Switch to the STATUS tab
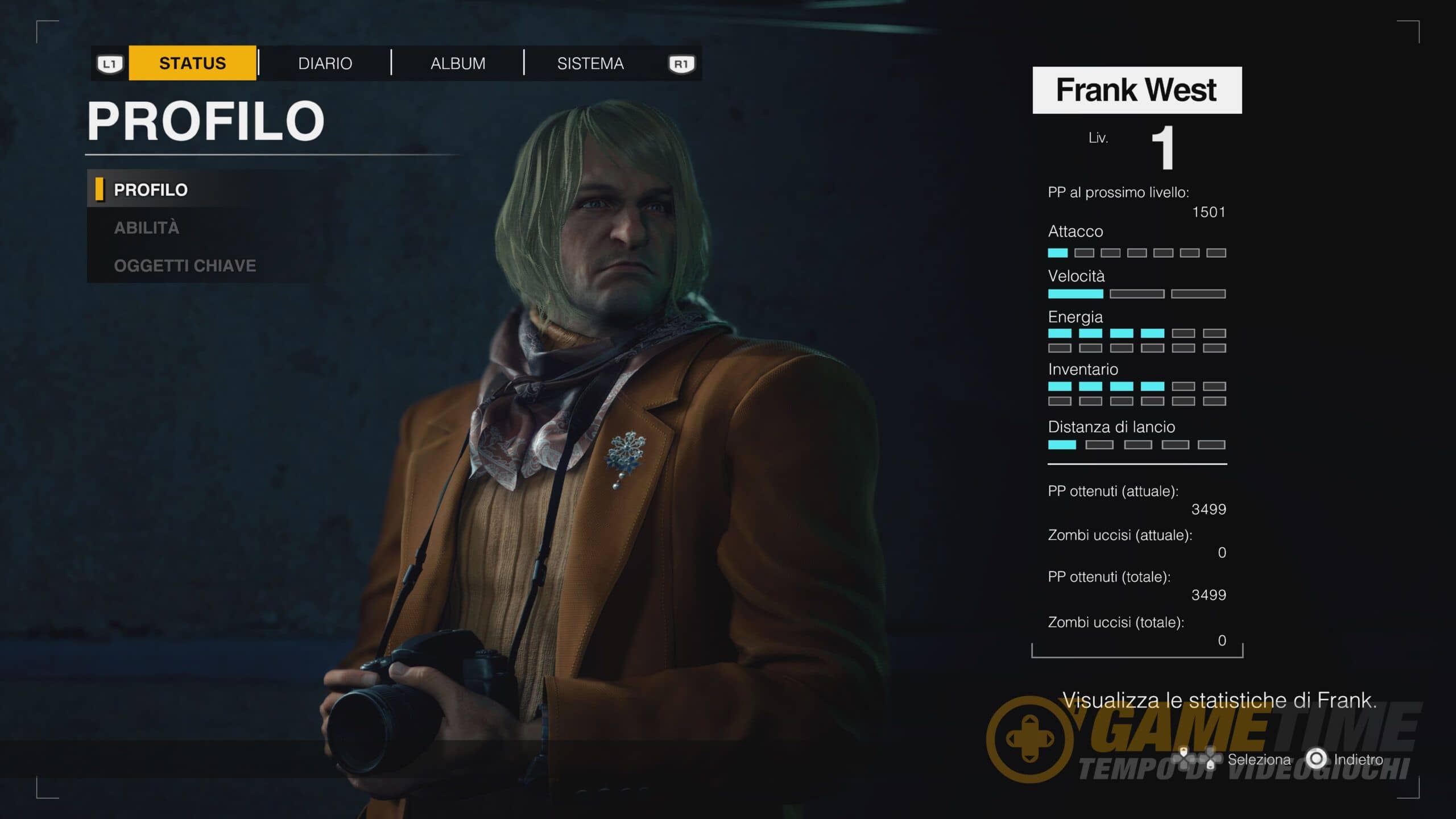 pyautogui.click(x=192, y=63)
